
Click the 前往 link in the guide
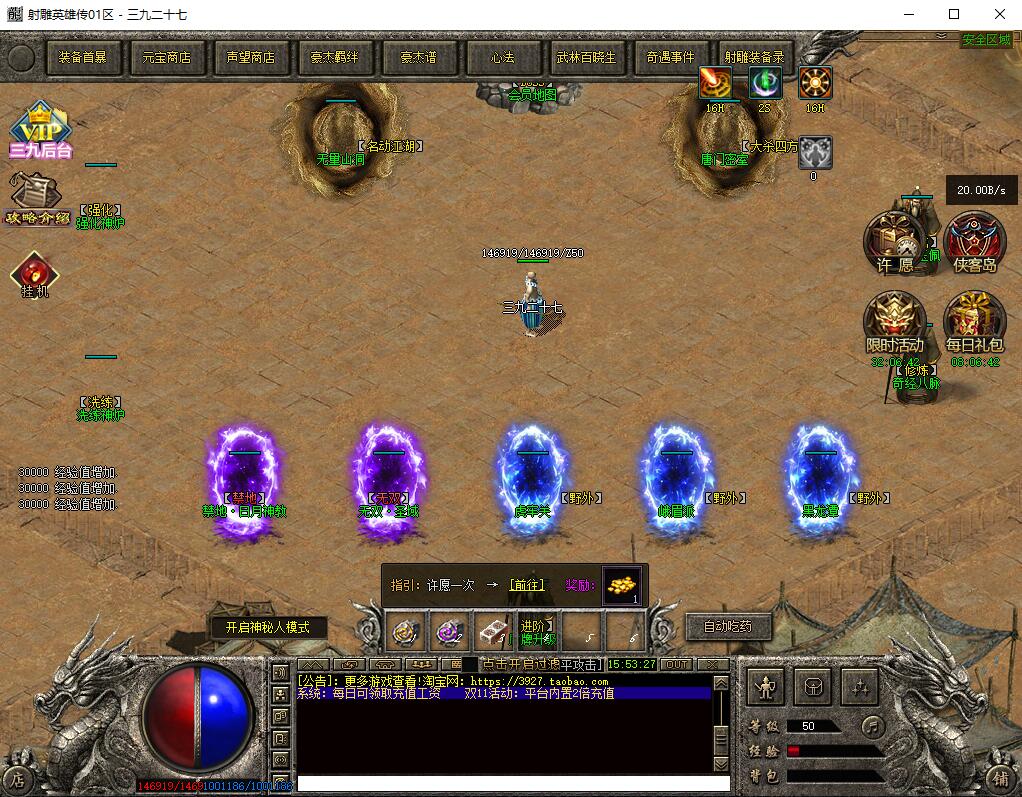(x=527, y=586)
